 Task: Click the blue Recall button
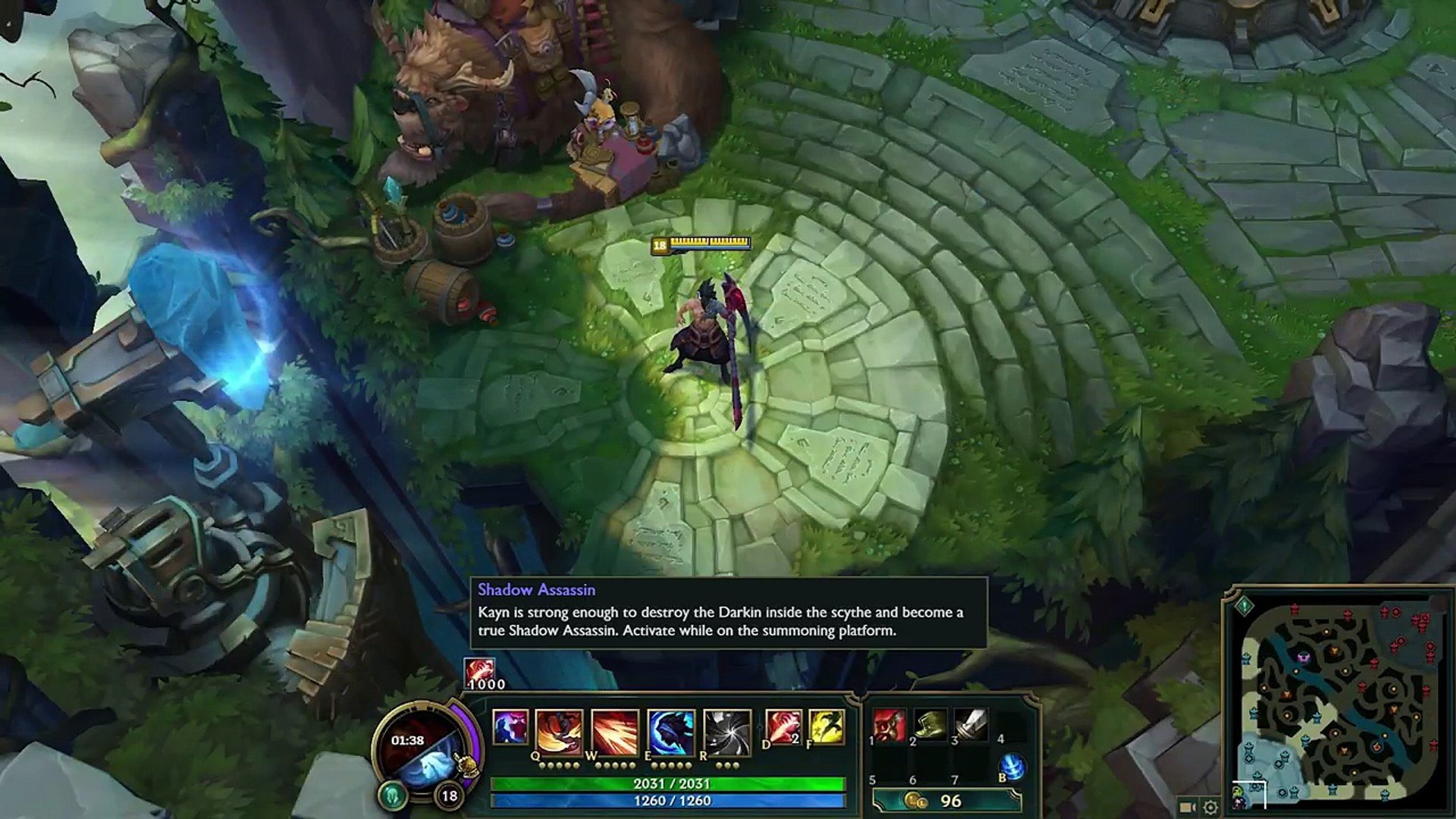pos(1012,767)
